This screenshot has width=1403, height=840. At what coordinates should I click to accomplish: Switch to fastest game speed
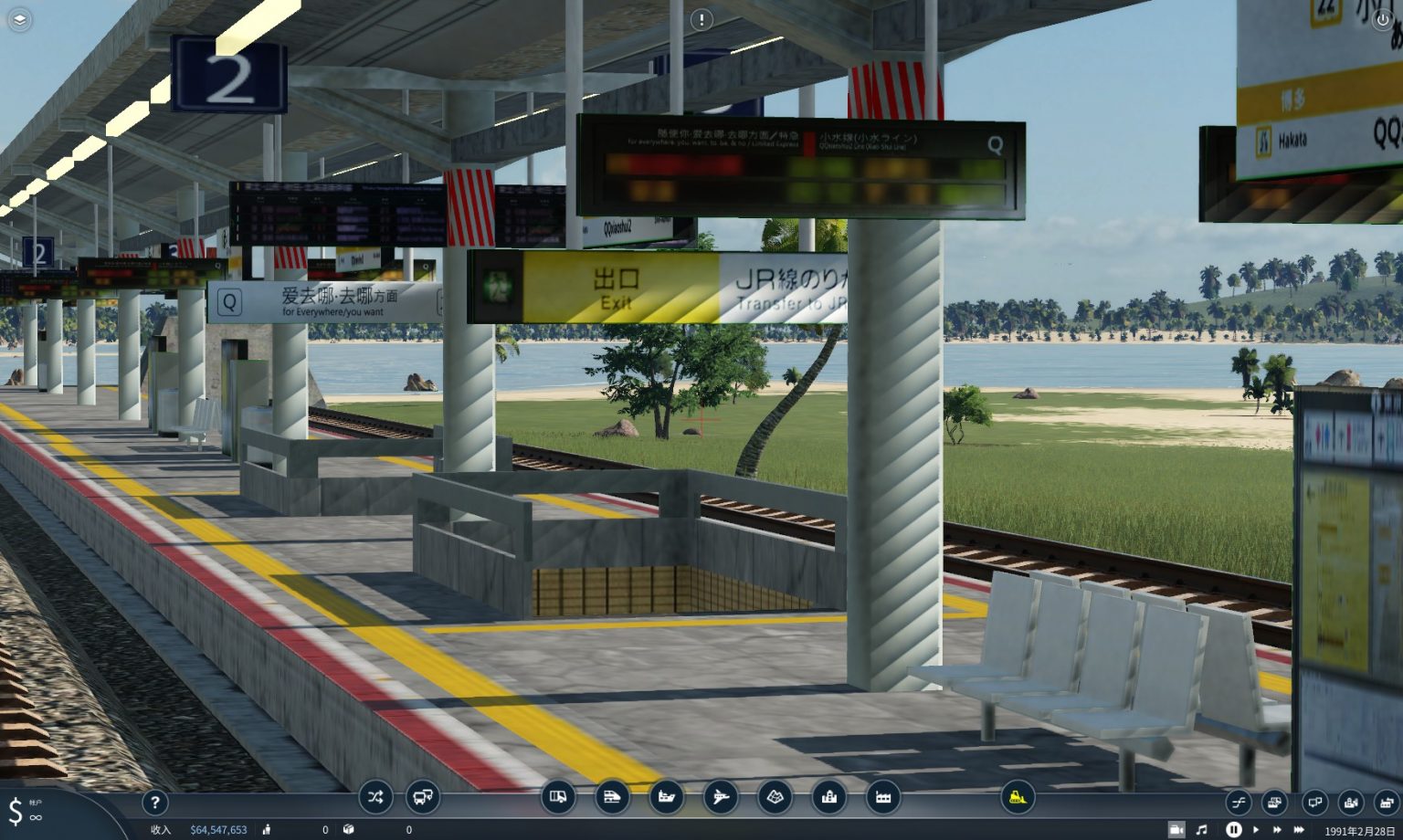pyautogui.click(x=1299, y=830)
